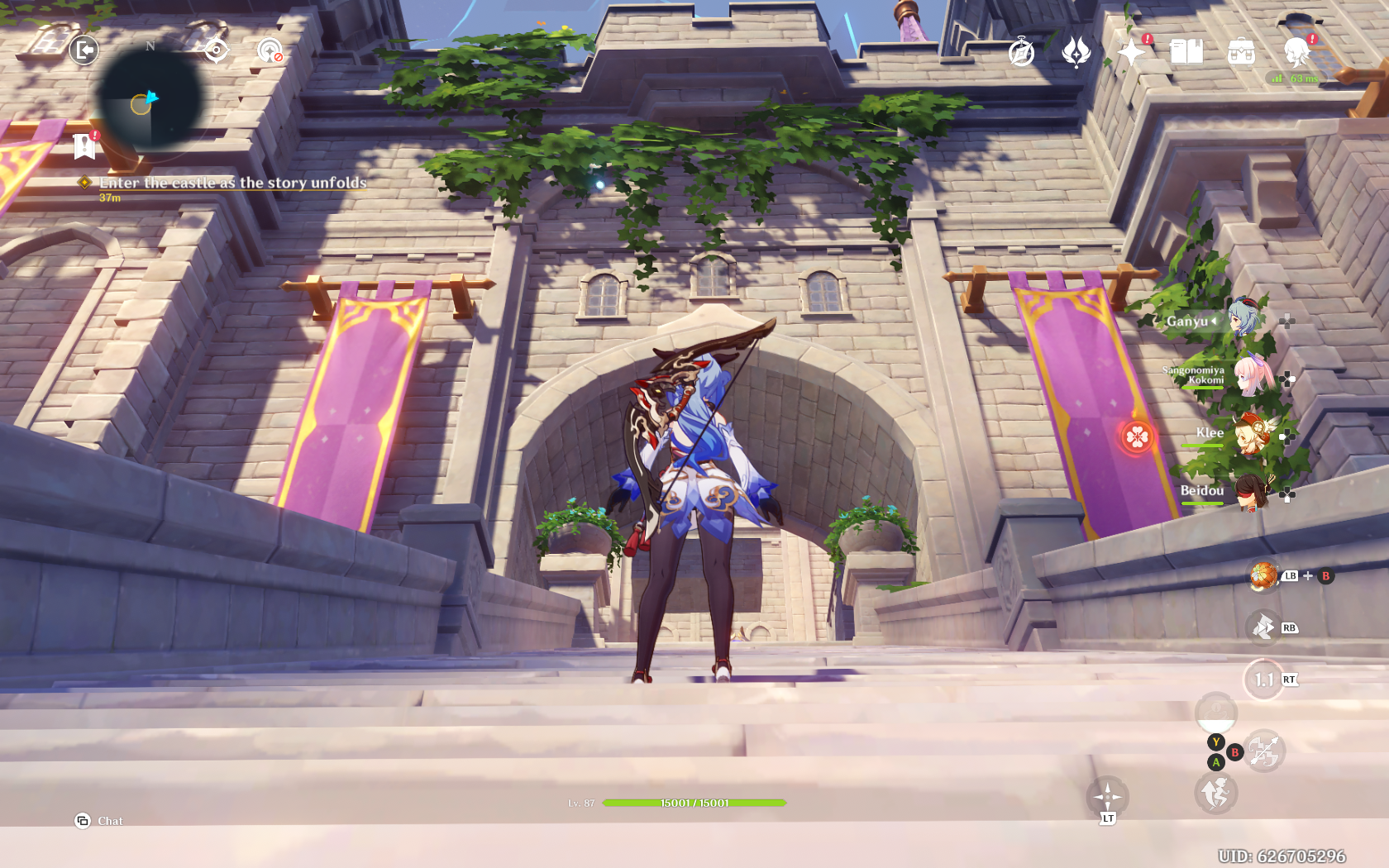Open the compass adventure tool icon
This screenshot has width=1389, height=868.
pos(1022,52)
